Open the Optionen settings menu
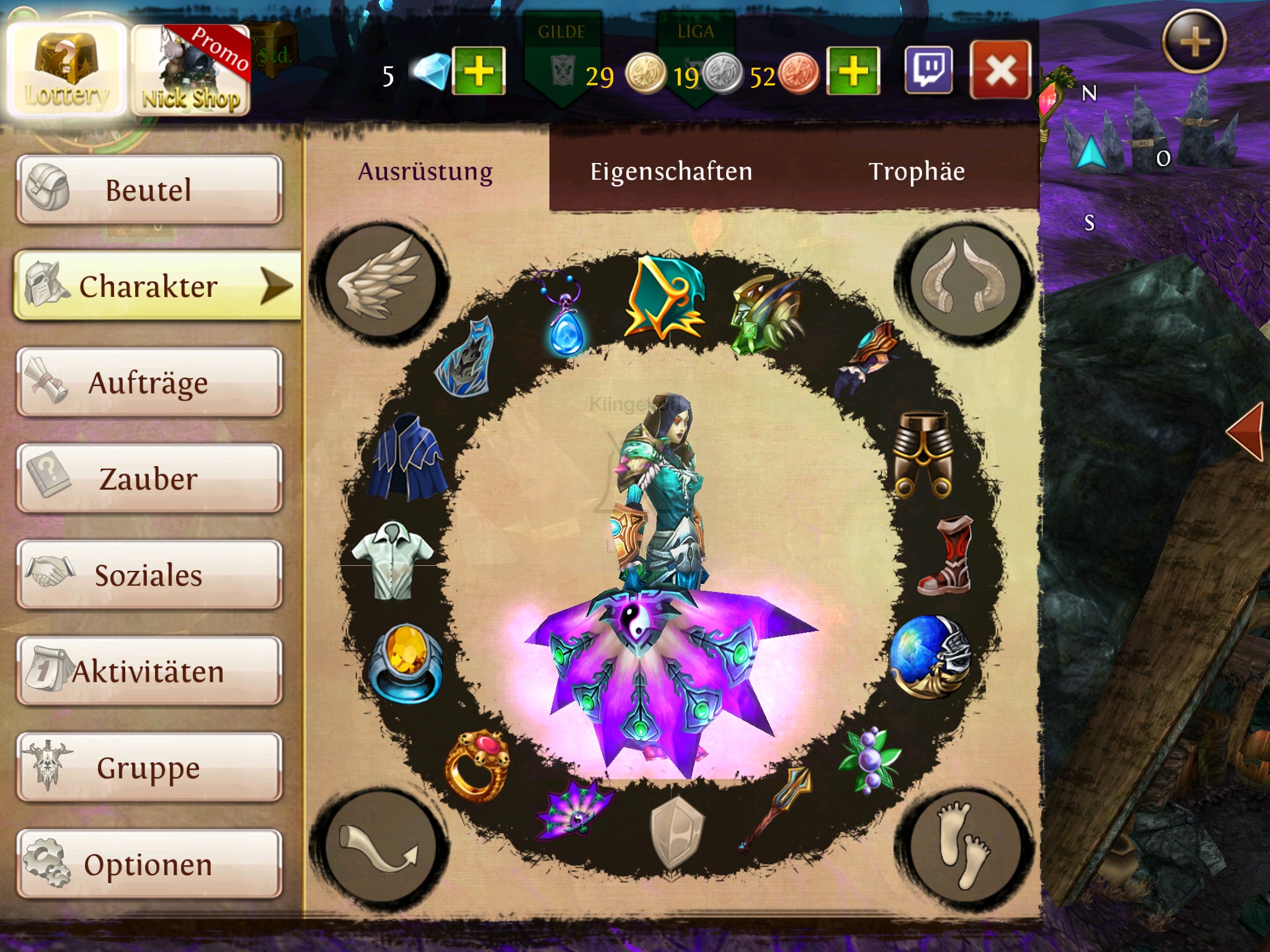This screenshot has width=1270, height=952. (149, 865)
